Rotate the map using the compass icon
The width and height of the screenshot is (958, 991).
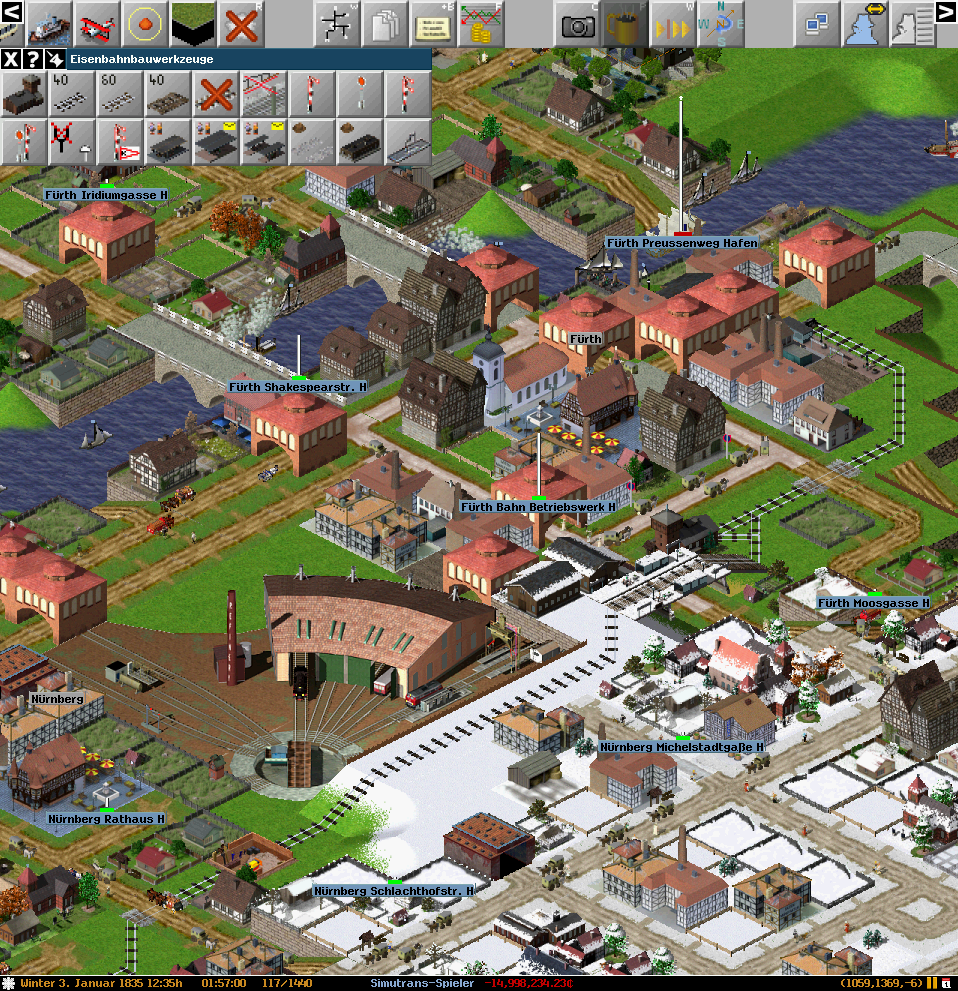coord(720,22)
